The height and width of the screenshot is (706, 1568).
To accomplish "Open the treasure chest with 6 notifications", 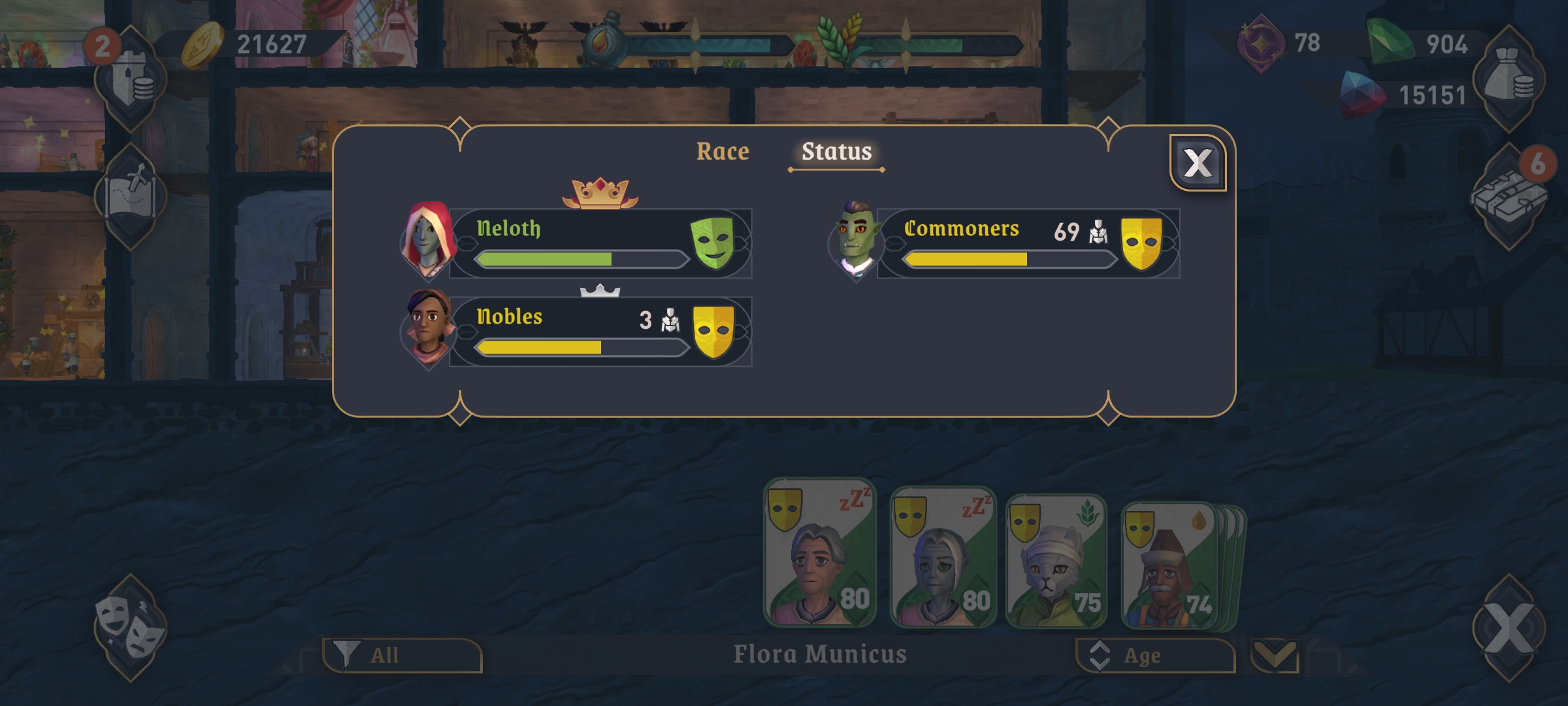I will 1508,196.
